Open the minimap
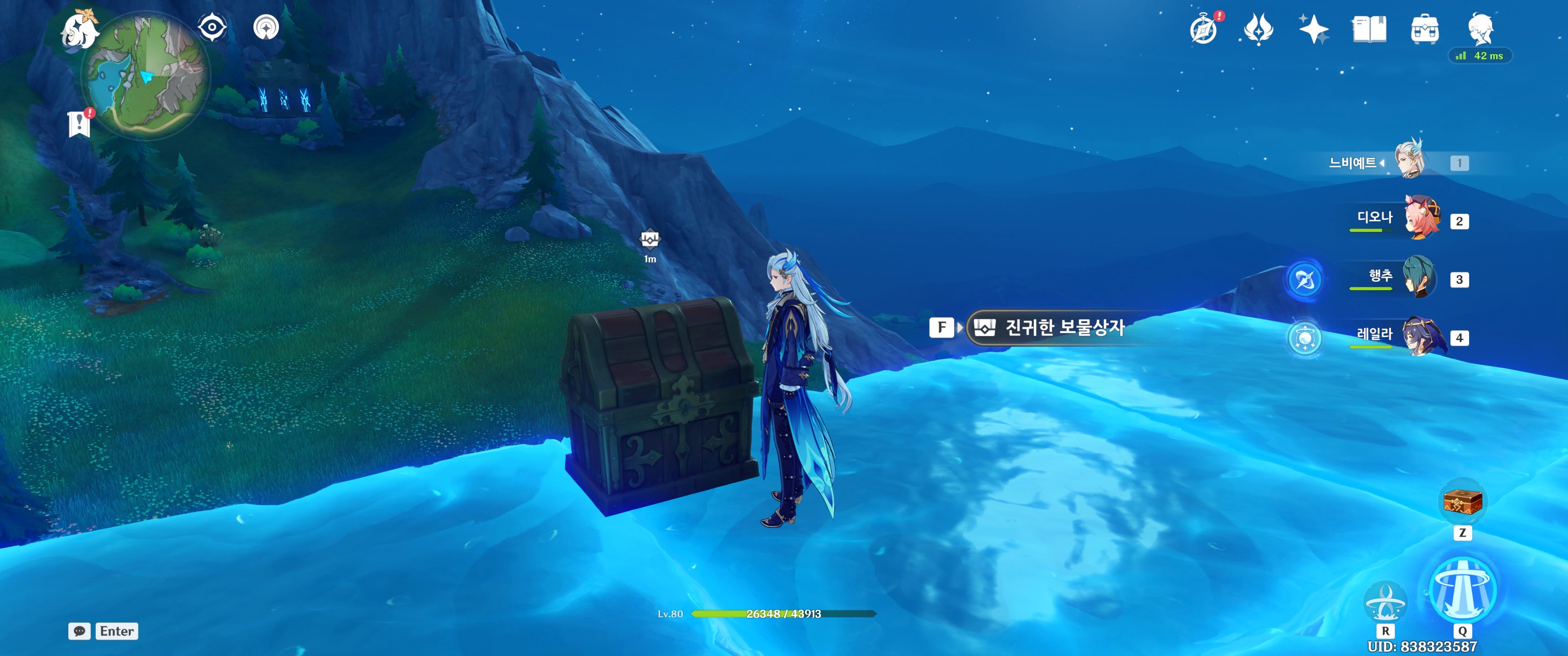The height and width of the screenshot is (656, 1568). (x=146, y=75)
